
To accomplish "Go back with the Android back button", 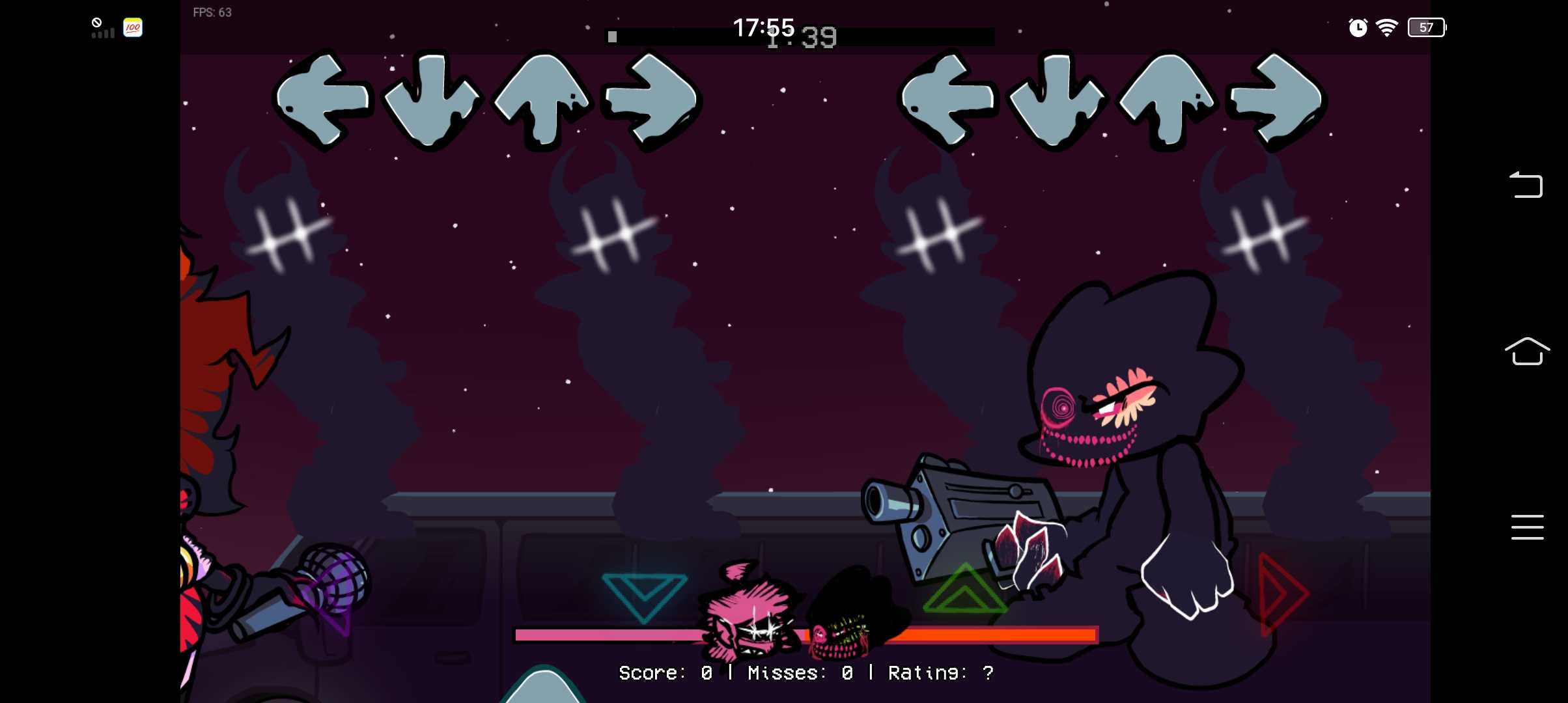I will point(1526,185).
